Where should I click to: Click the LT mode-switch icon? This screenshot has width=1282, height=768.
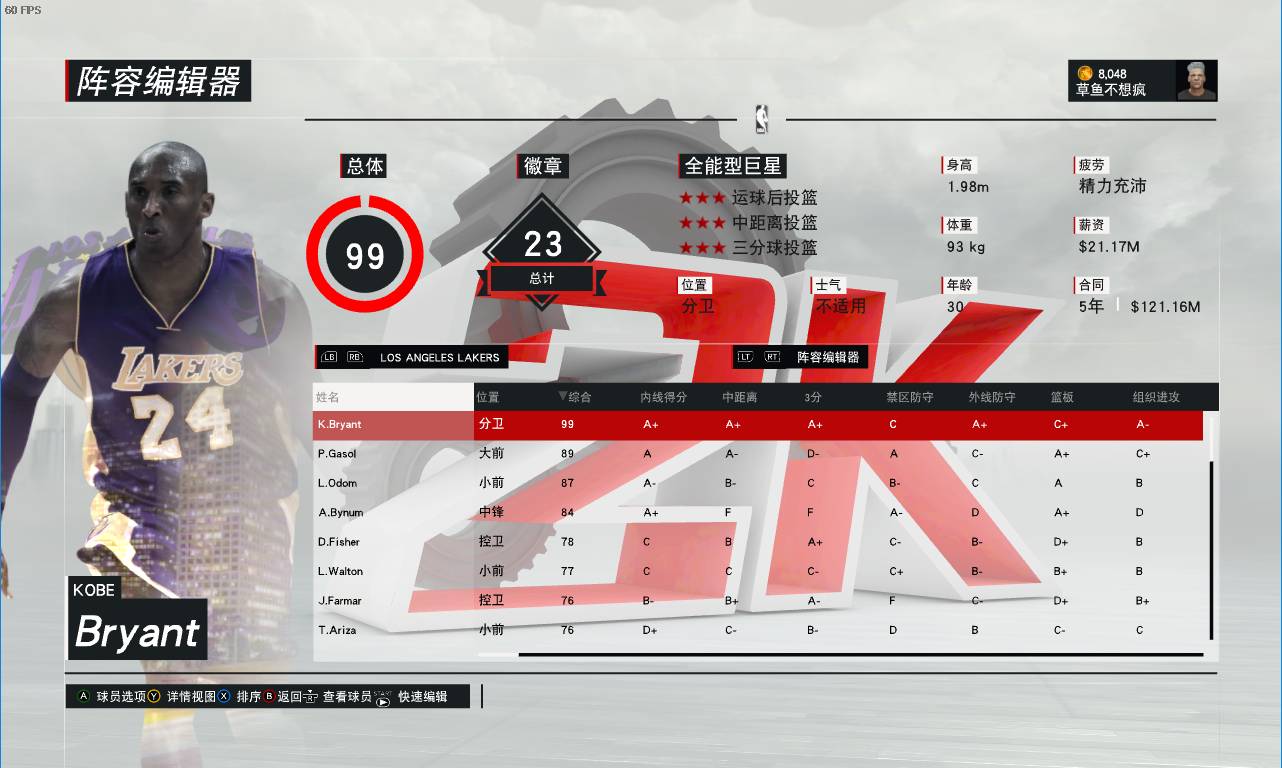click(x=746, y=357)
